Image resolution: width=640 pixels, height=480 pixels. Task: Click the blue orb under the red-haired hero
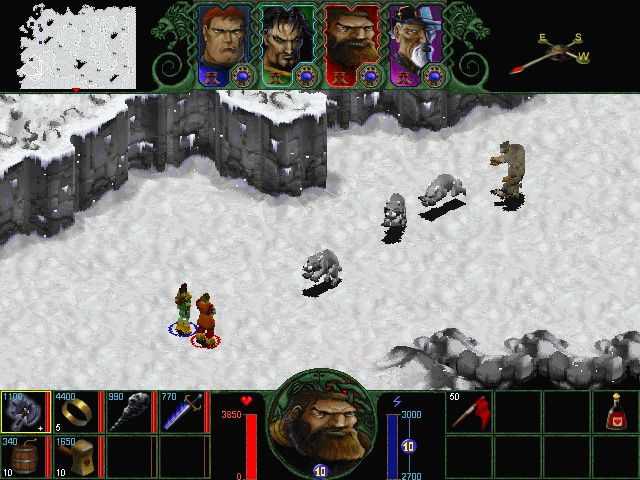[241, 74]
